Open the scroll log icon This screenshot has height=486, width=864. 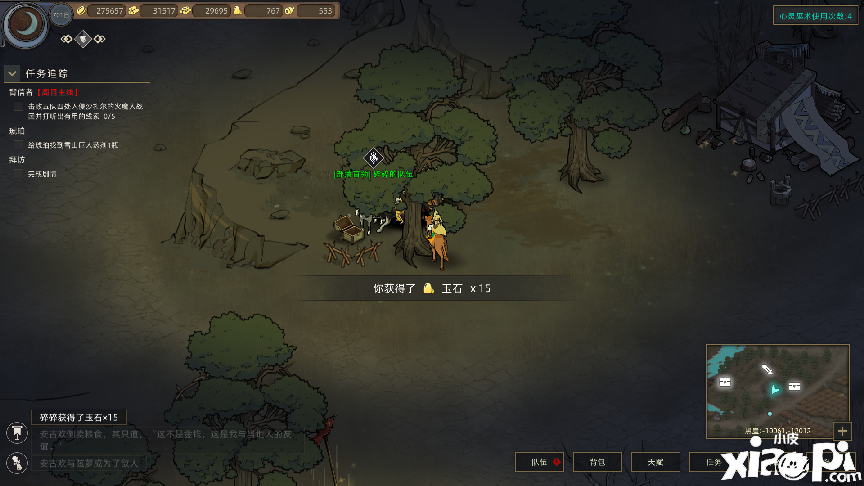(17, 462)
